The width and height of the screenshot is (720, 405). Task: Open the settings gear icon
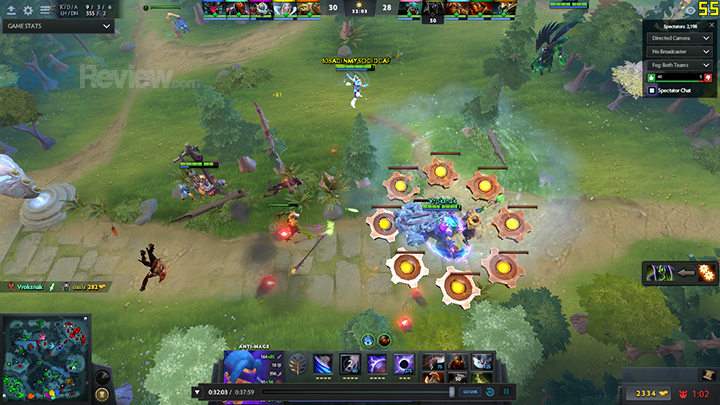click(x=28, y=10)
